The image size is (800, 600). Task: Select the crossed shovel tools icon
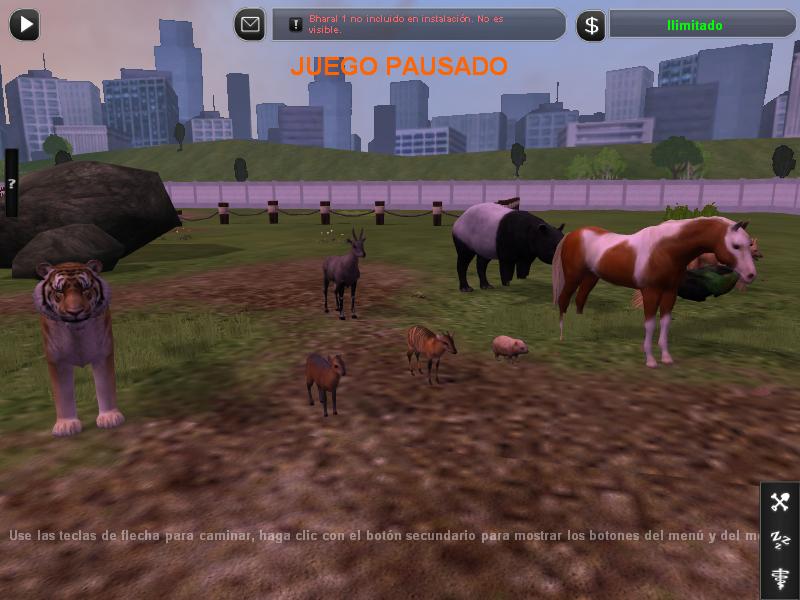pos(780,502)
